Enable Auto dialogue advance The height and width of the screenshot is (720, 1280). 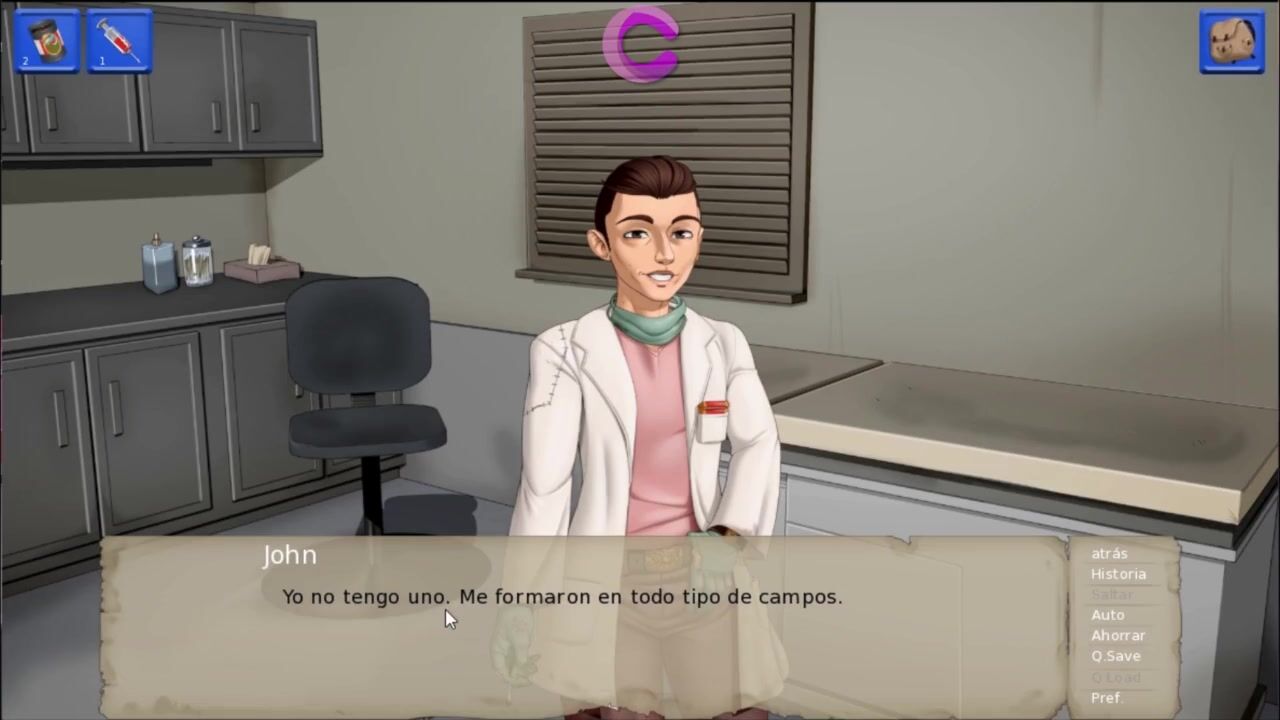(1107, 615)
